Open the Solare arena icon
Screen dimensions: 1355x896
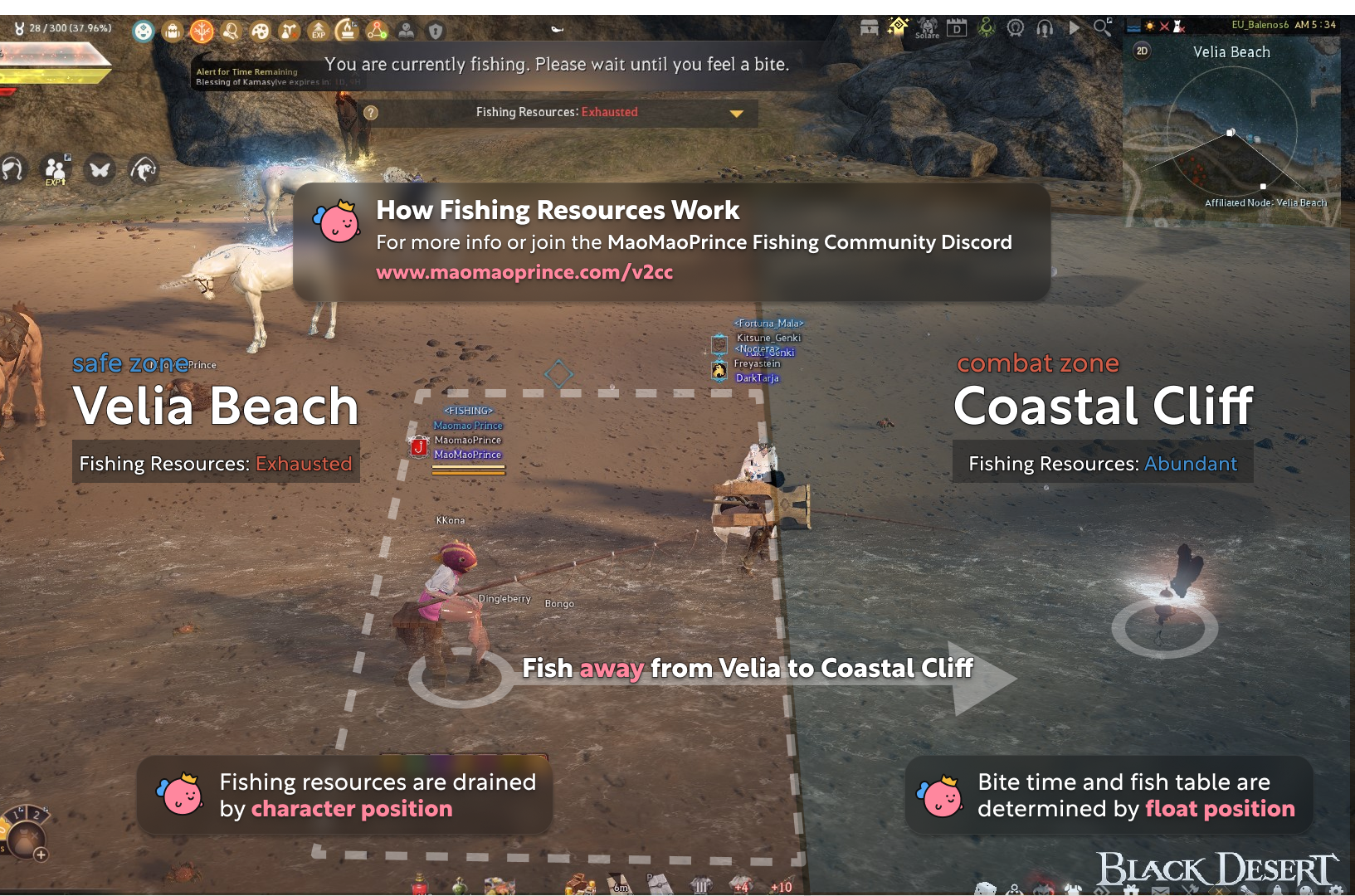(x=928, y=28)
